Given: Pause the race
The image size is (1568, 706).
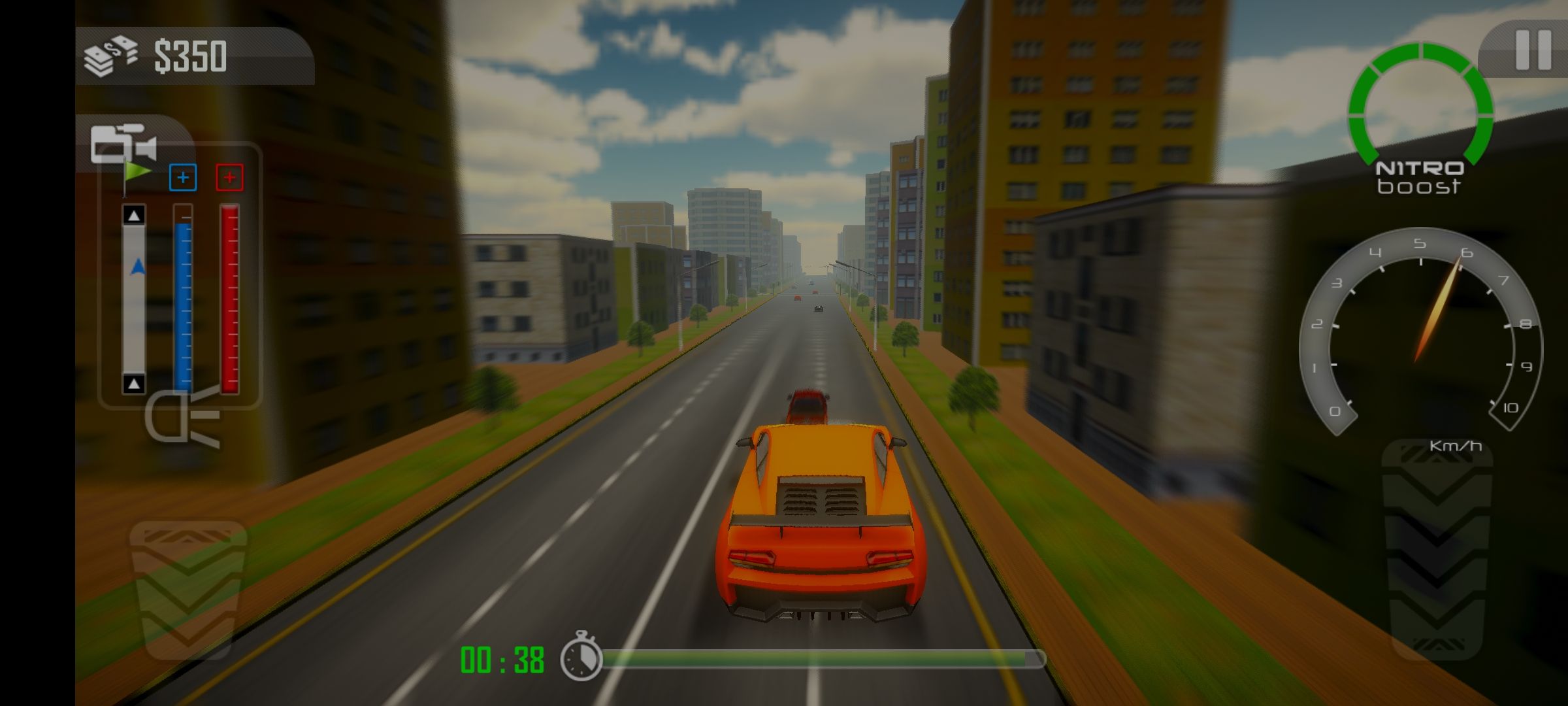Looking at the screenshot, I should tap(1533, 50).
